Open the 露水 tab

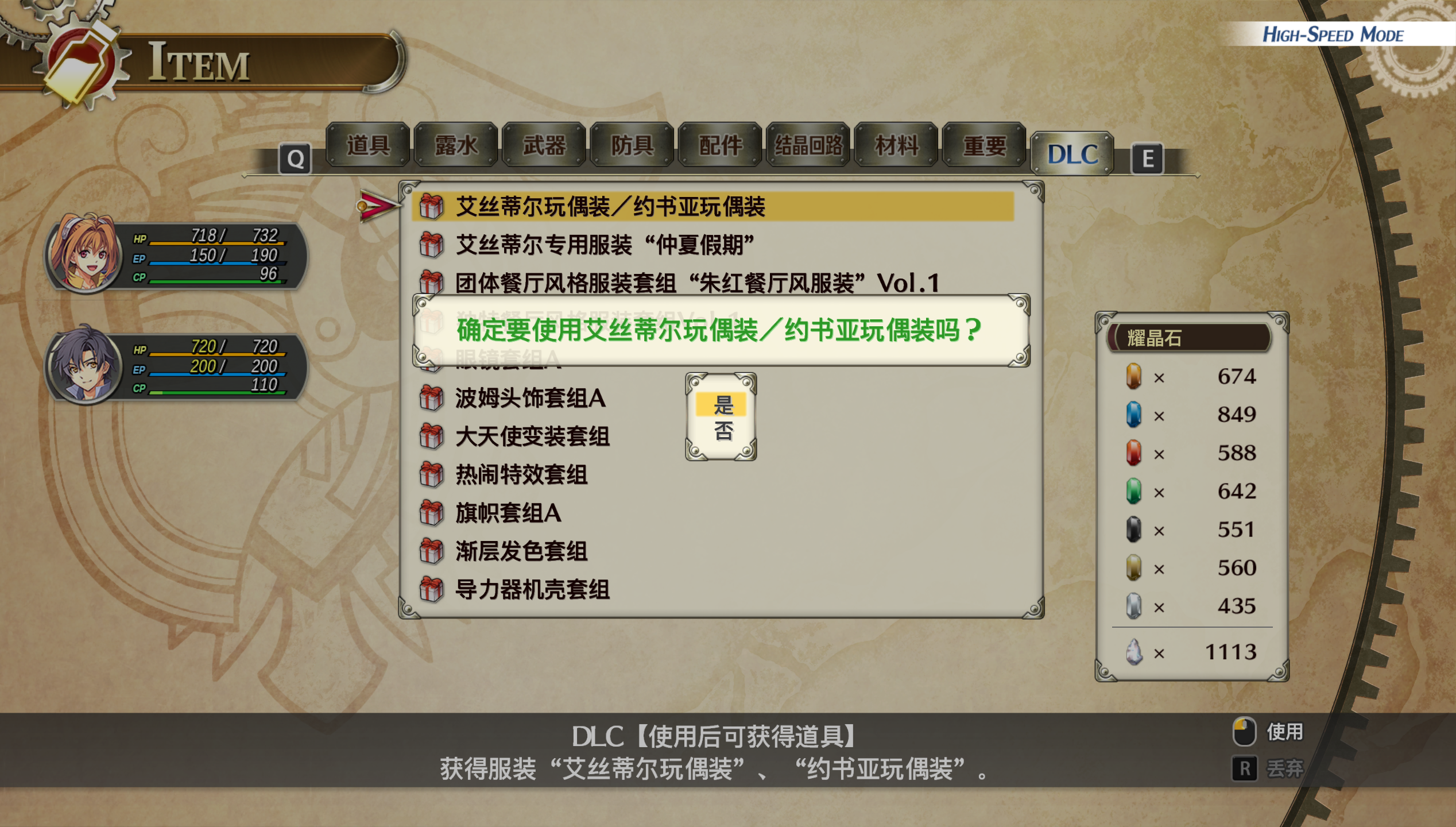(456, 145)
